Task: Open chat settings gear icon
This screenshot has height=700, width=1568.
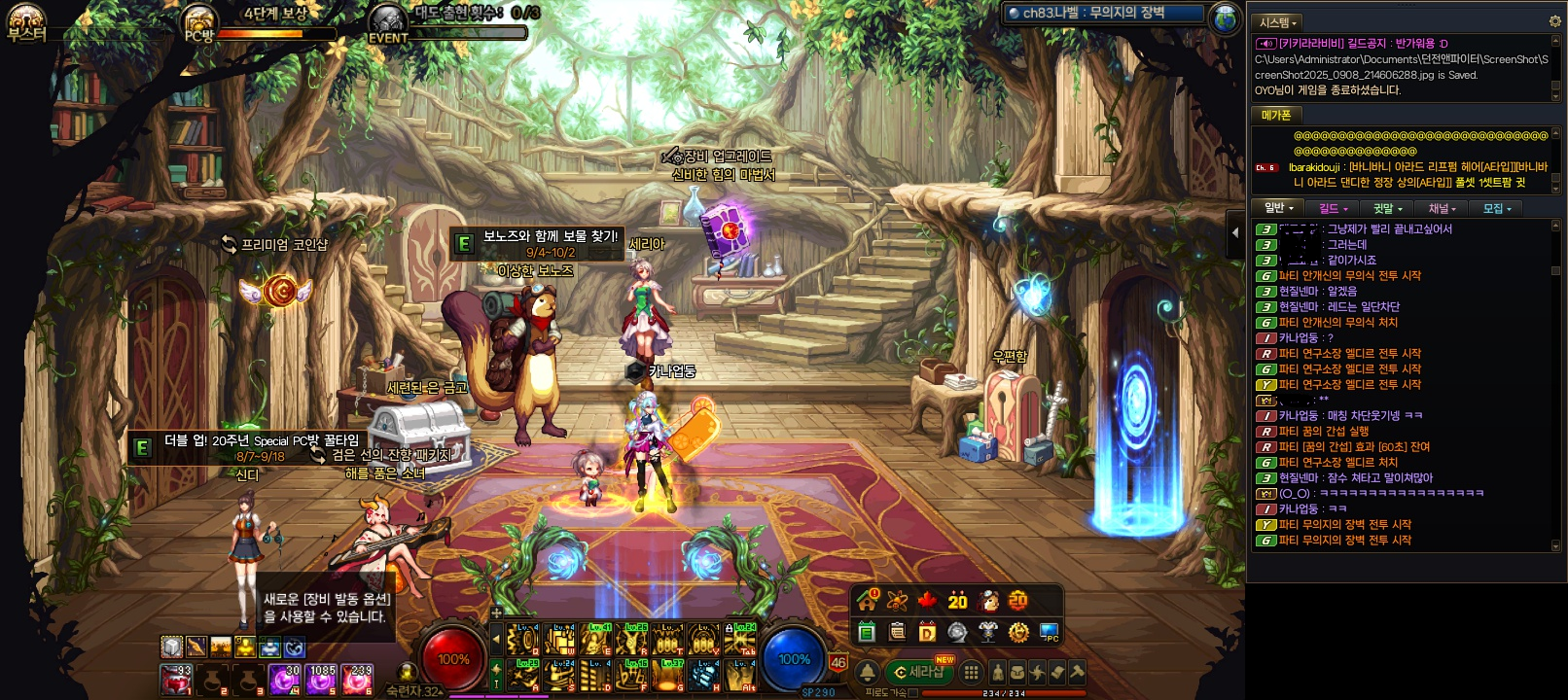Action: (1554, 21)
